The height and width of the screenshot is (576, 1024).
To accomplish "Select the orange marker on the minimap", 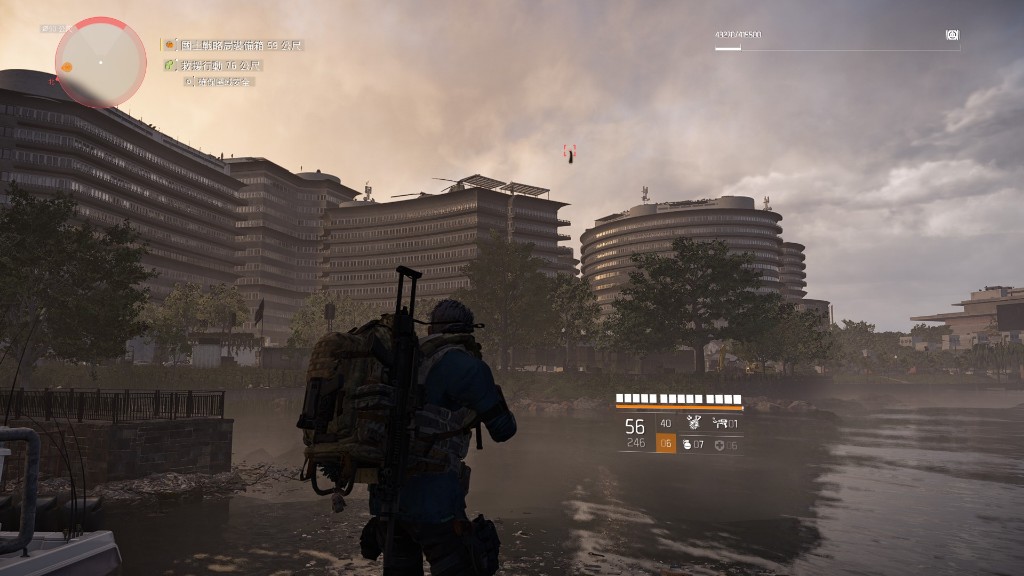I will pos(67,67).
